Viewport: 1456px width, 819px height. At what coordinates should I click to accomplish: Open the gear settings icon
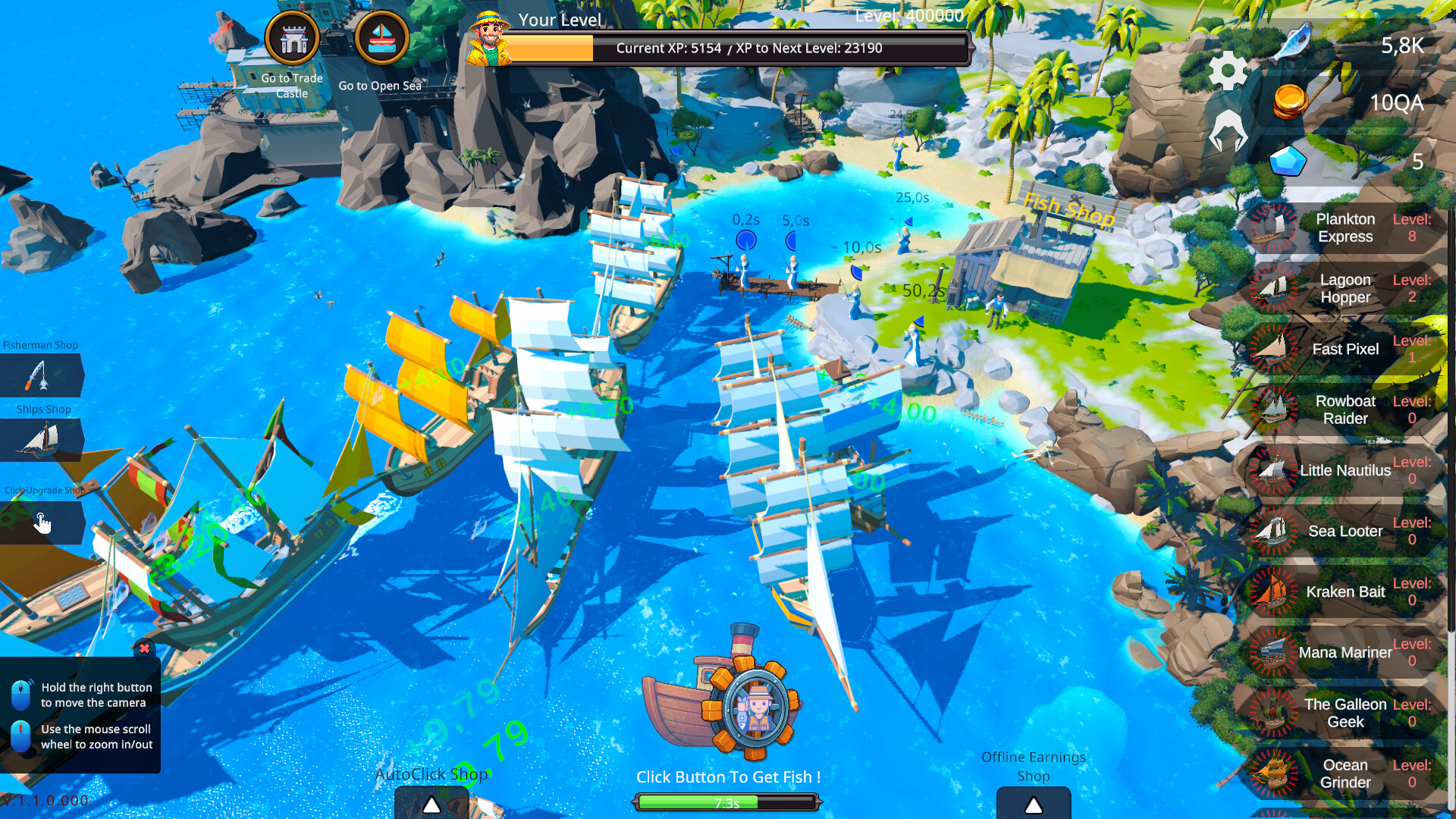point(1227,71)
